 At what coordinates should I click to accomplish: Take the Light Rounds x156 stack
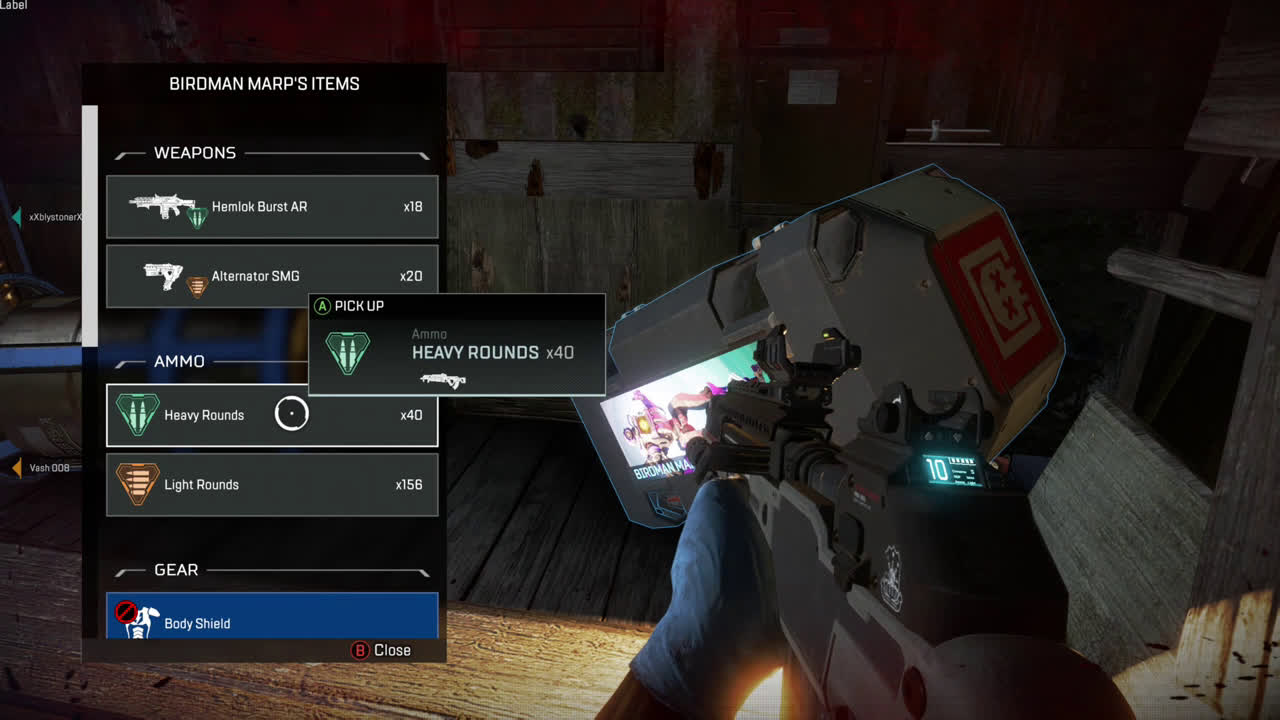(272, 485)
